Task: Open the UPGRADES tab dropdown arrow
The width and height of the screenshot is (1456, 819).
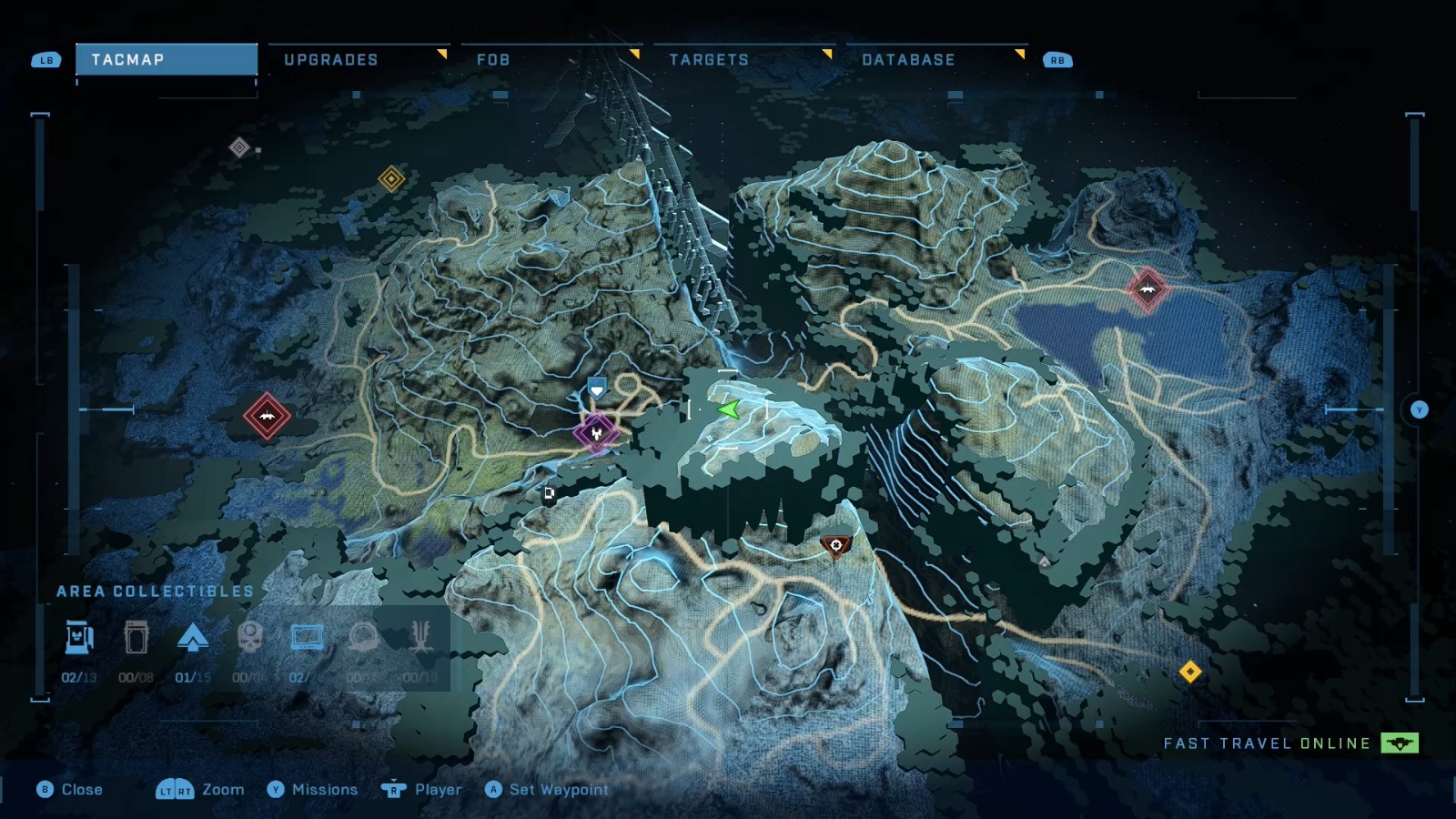Action: (442, 55)
